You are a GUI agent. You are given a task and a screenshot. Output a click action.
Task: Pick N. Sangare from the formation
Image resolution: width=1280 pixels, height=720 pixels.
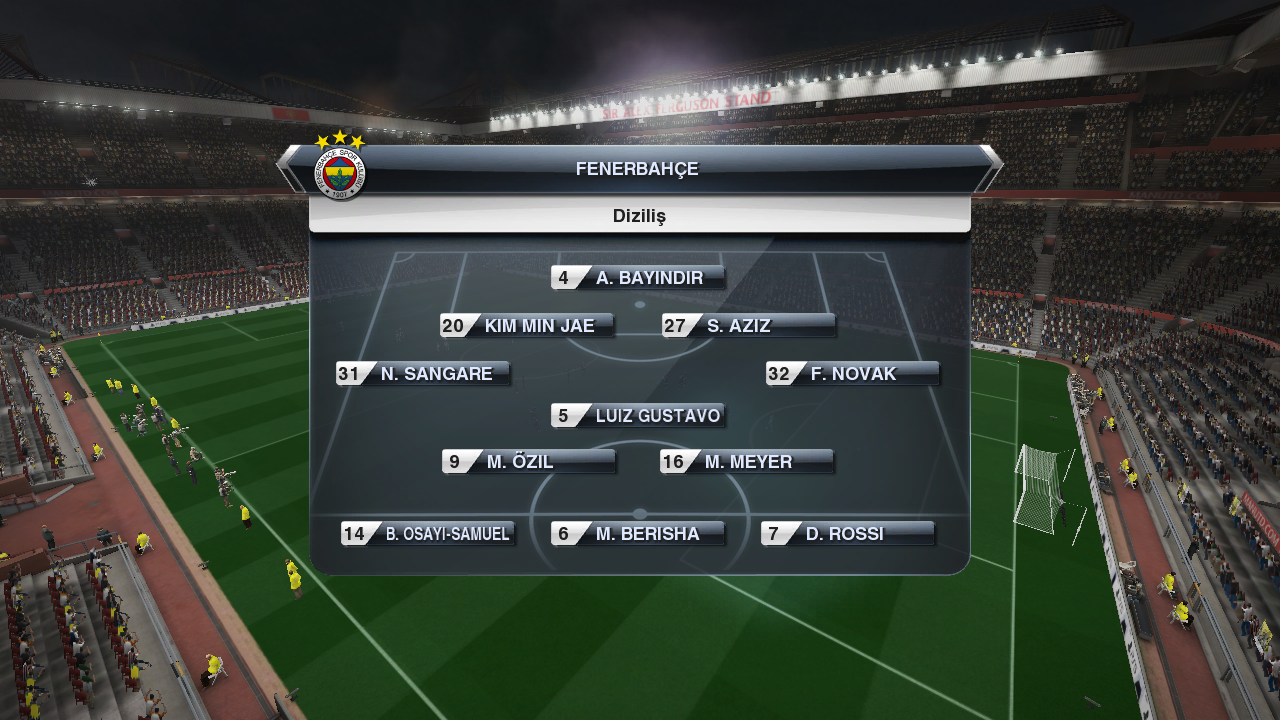(424, 374)
